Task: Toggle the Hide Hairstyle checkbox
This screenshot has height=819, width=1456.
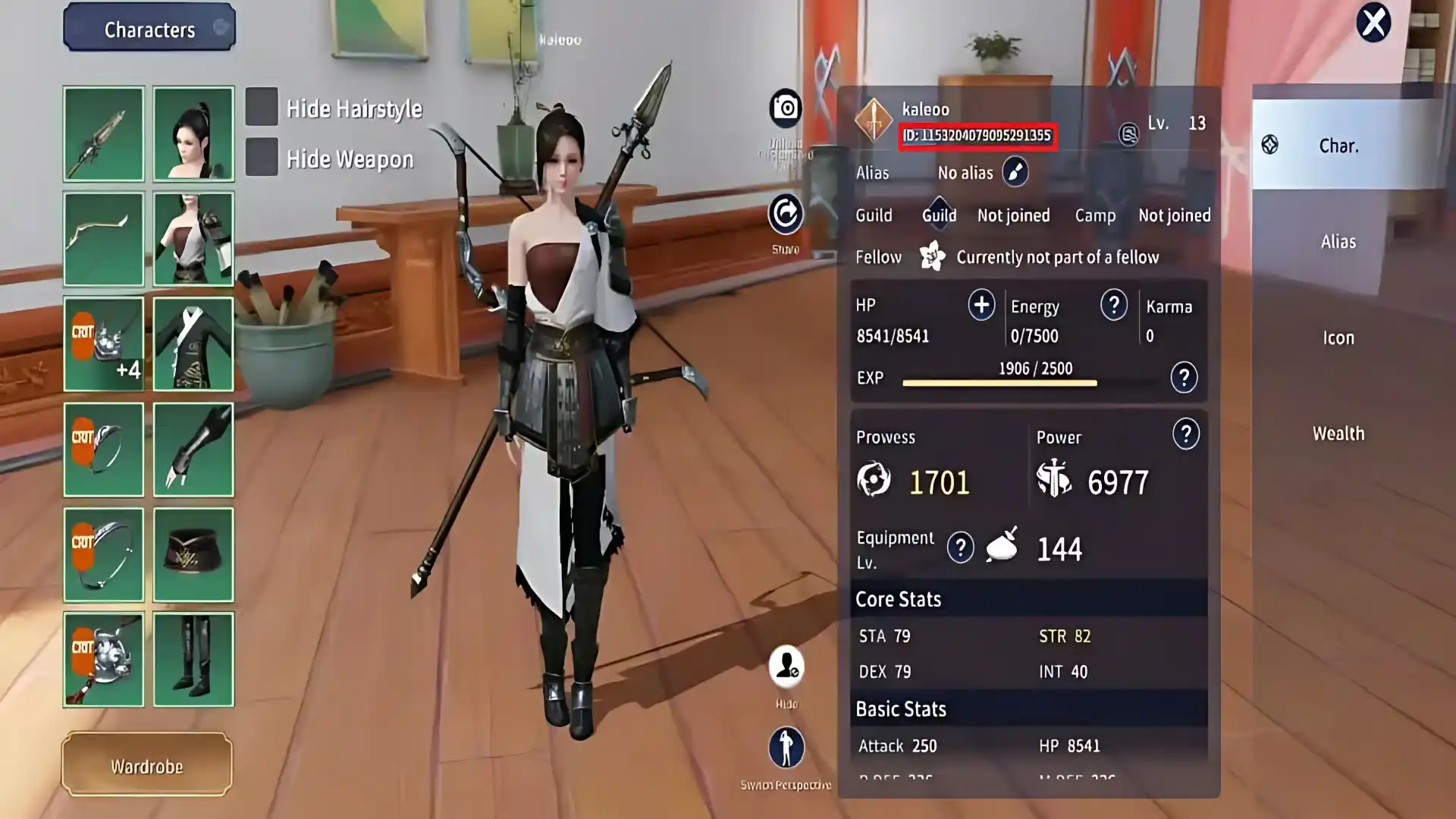Action: point(262,108)
